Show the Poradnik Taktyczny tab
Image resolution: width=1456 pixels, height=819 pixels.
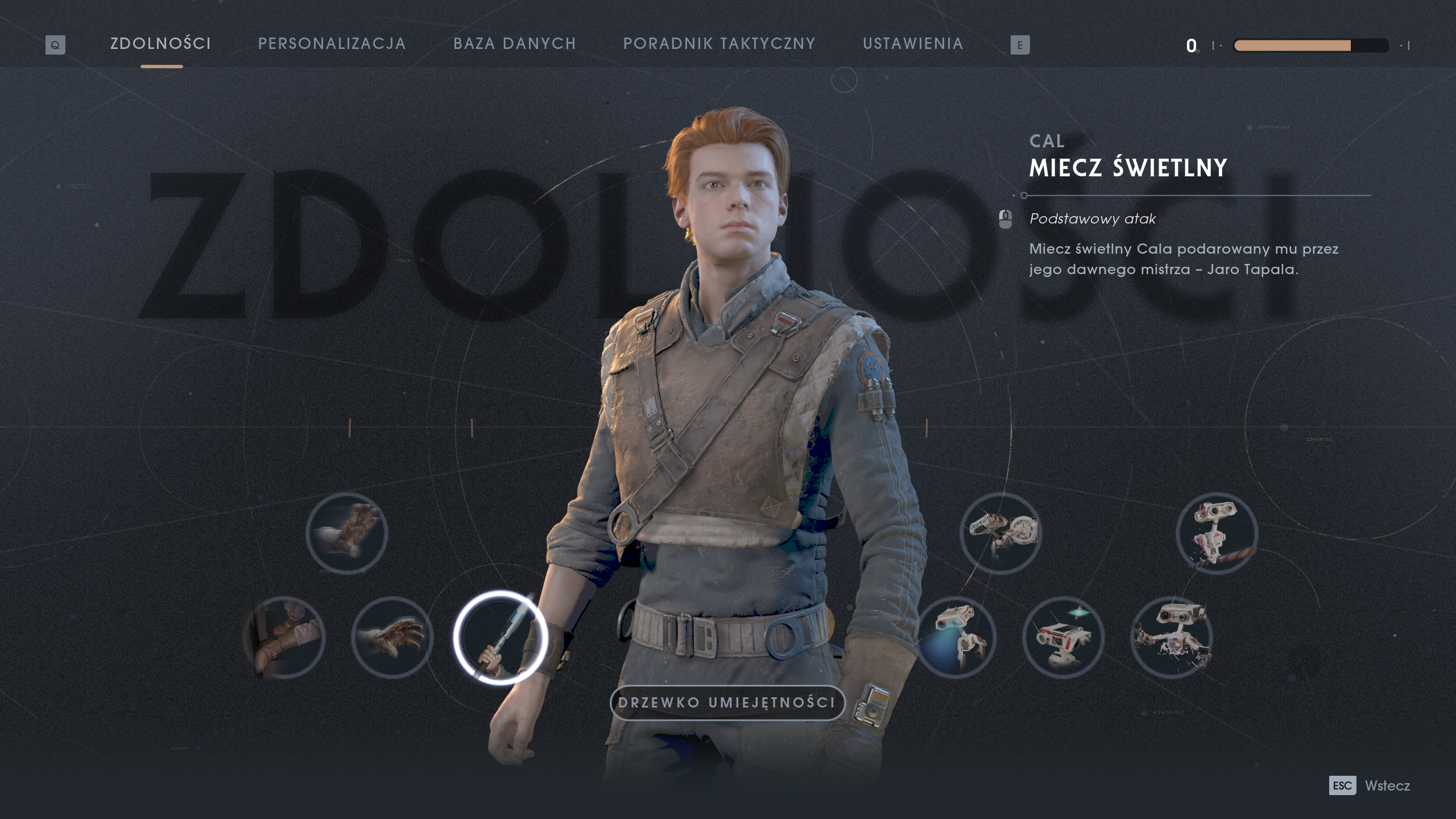(719, 44)
